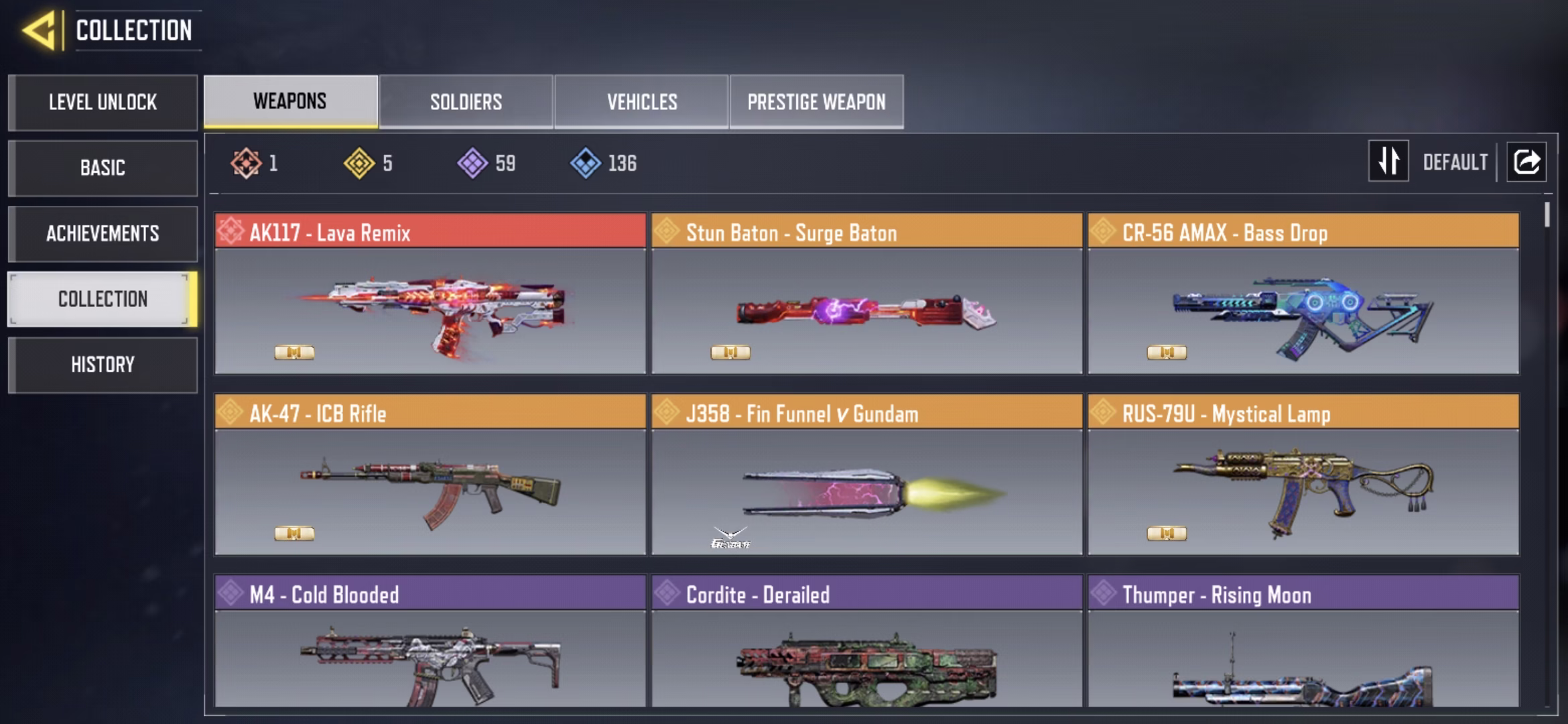This screenshot has width=1568, height=724.
Task: Pick the CR-56 AMAX Bass Drop card
Action: (x=1303, y=294)
